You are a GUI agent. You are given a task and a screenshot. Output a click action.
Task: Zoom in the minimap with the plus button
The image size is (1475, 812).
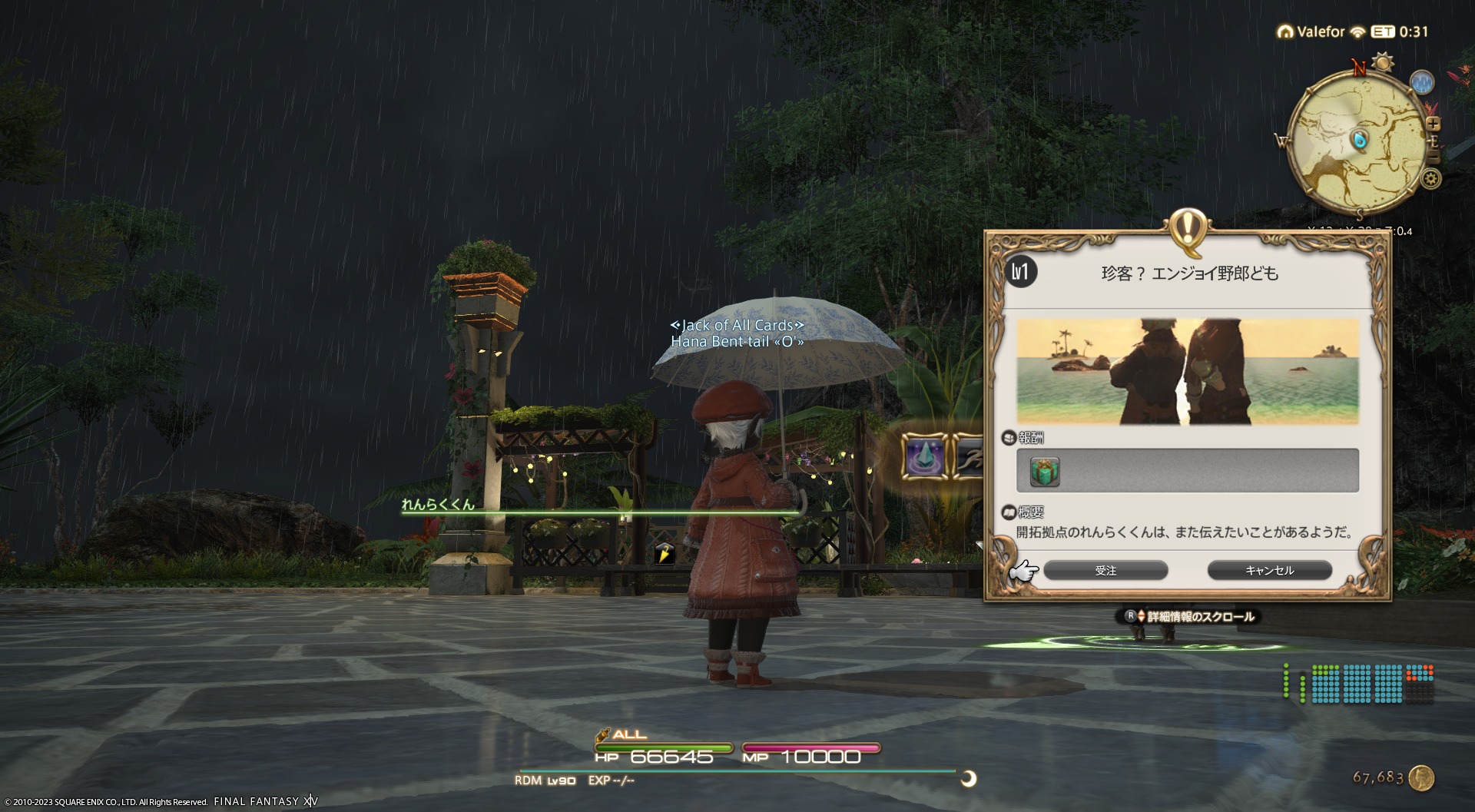1434,124
